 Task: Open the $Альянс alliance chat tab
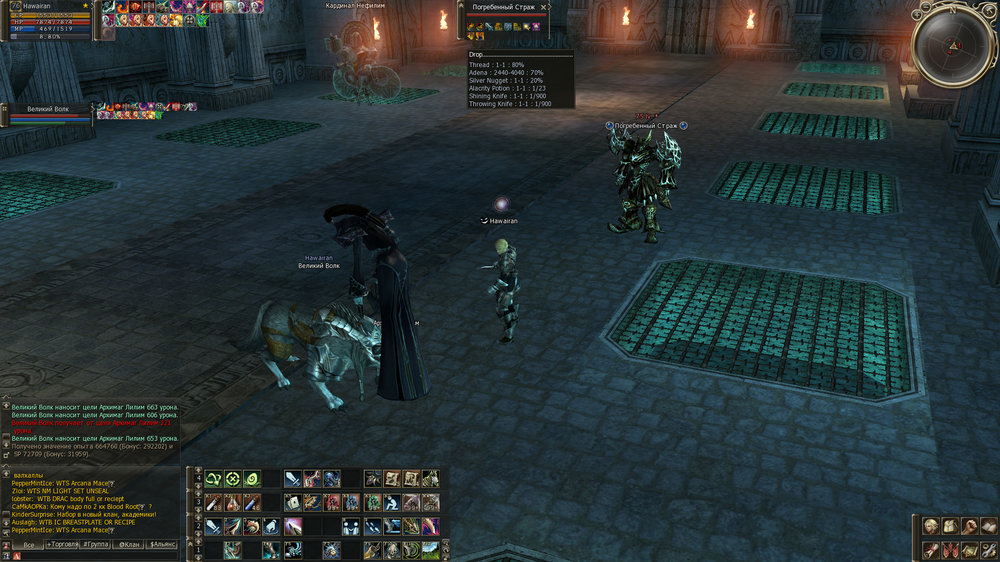[162, 544]
